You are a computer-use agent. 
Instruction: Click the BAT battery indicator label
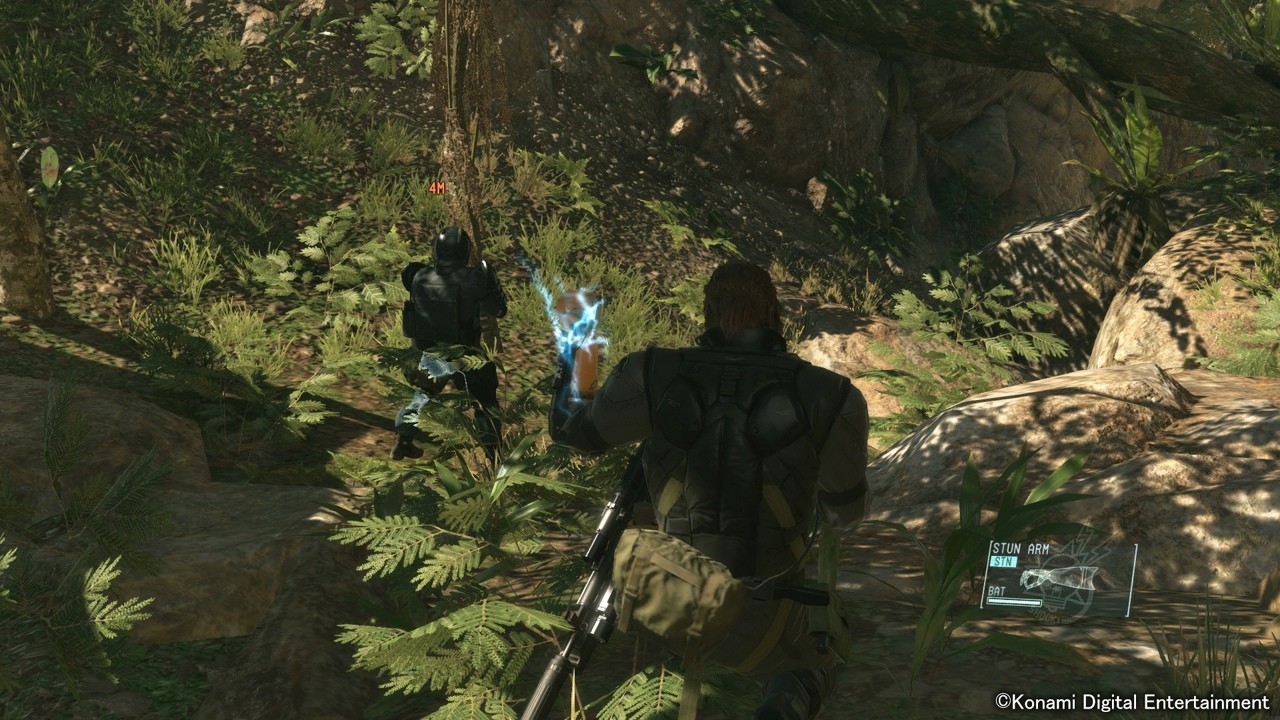(x=996, y=590)
